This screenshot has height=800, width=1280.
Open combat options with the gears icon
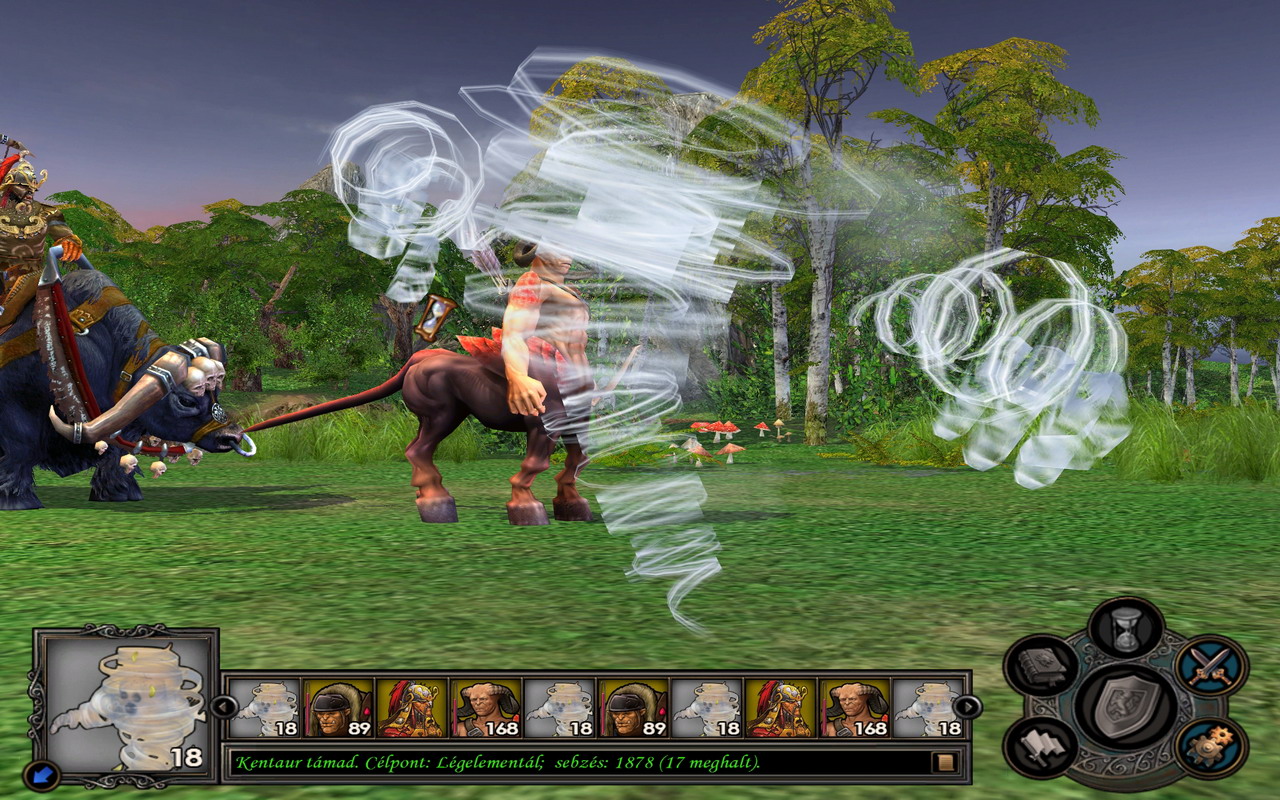coord(1211,746)
